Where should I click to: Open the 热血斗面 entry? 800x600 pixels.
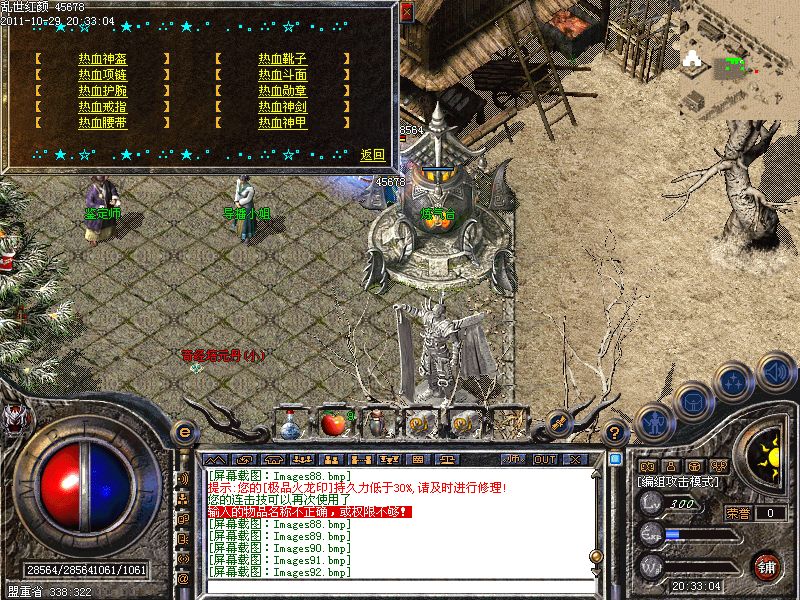tap(282, 75)
